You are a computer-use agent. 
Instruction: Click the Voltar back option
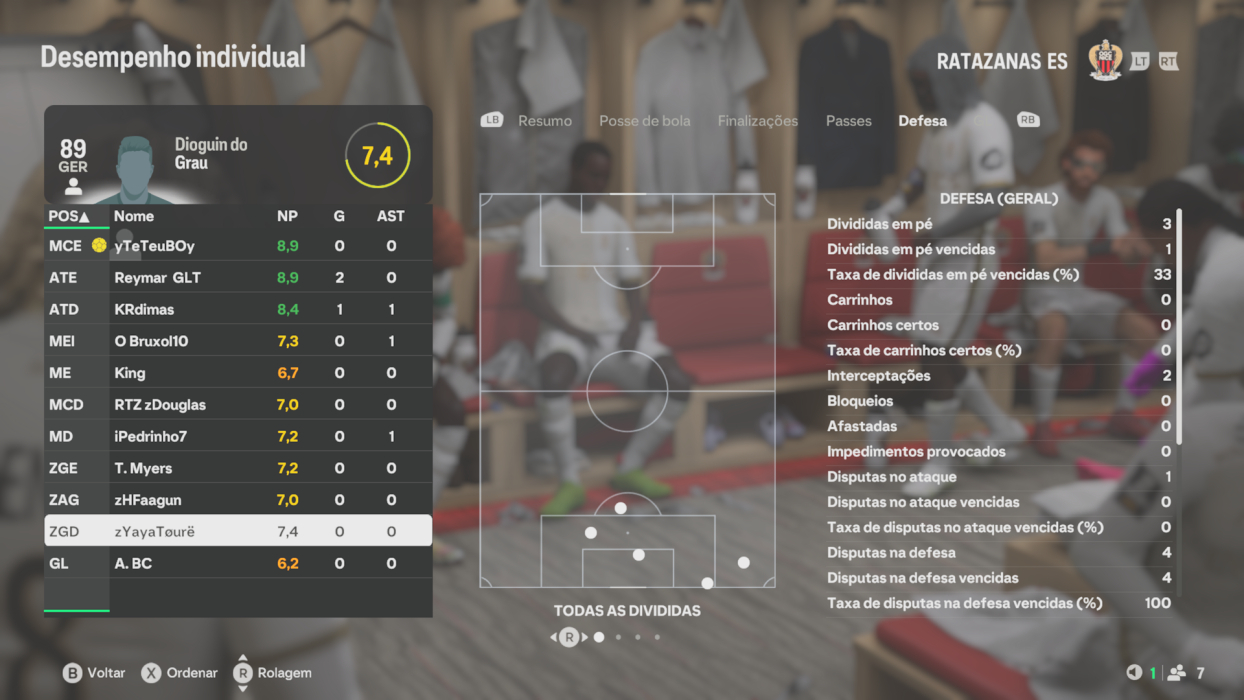[x=94, y=673]
